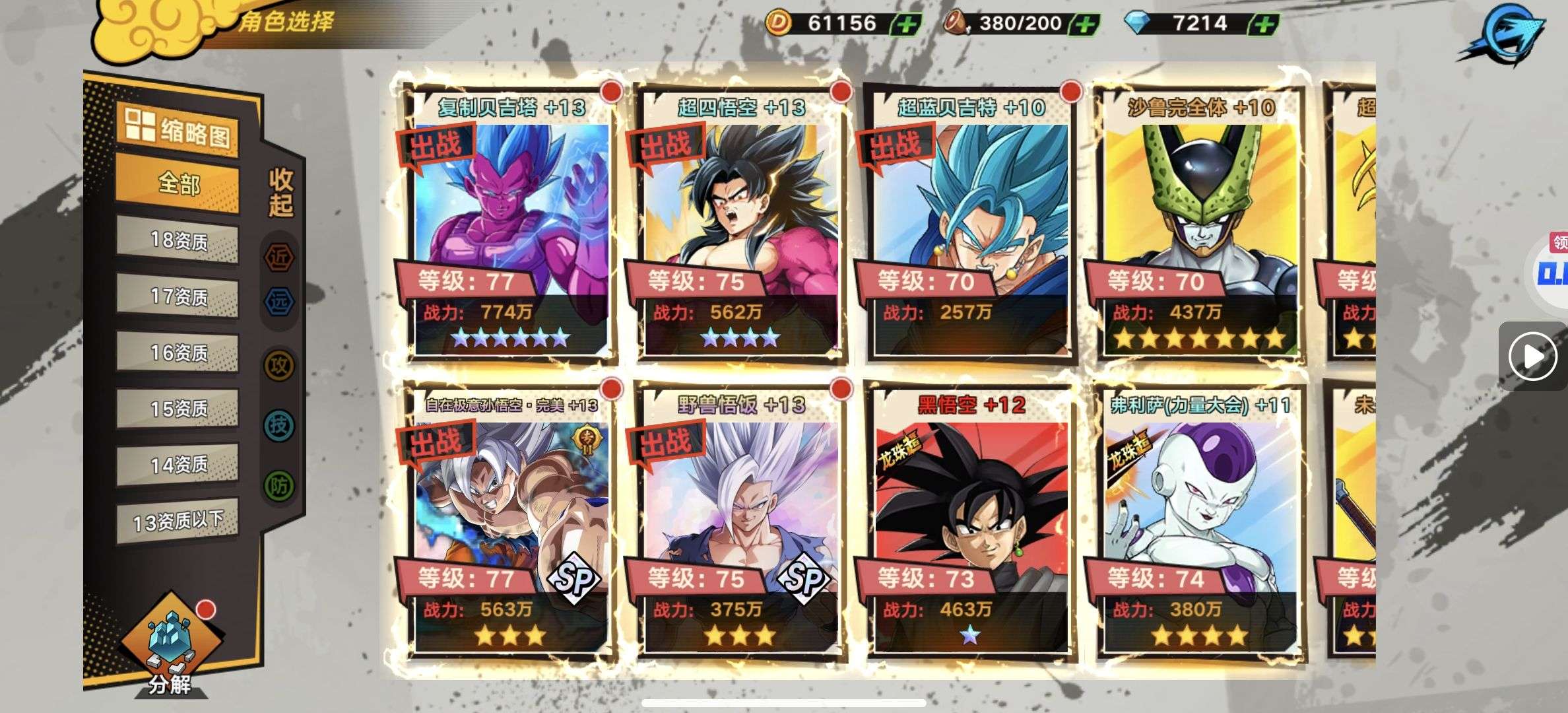
Task: Filter characters by 18资质
Action: [178, 241]
